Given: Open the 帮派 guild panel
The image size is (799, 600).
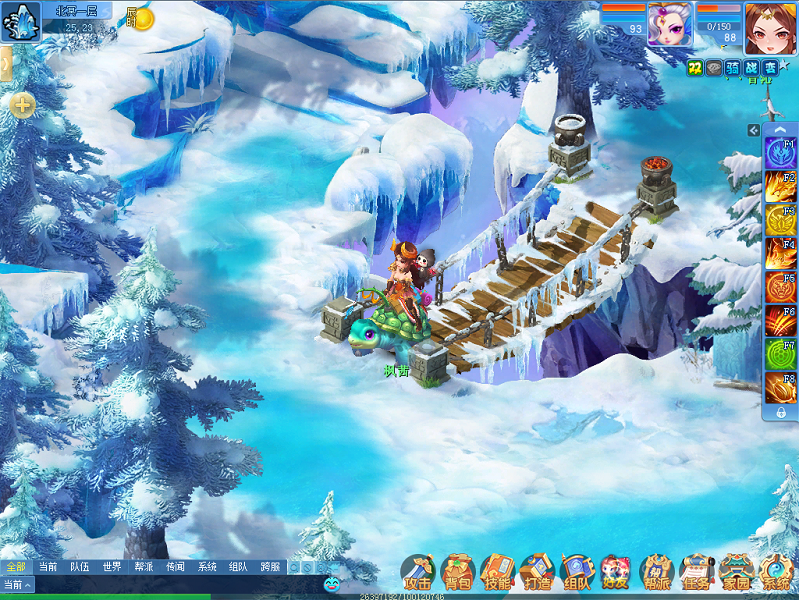Looking at the screenshot, I should coord(656,573).
